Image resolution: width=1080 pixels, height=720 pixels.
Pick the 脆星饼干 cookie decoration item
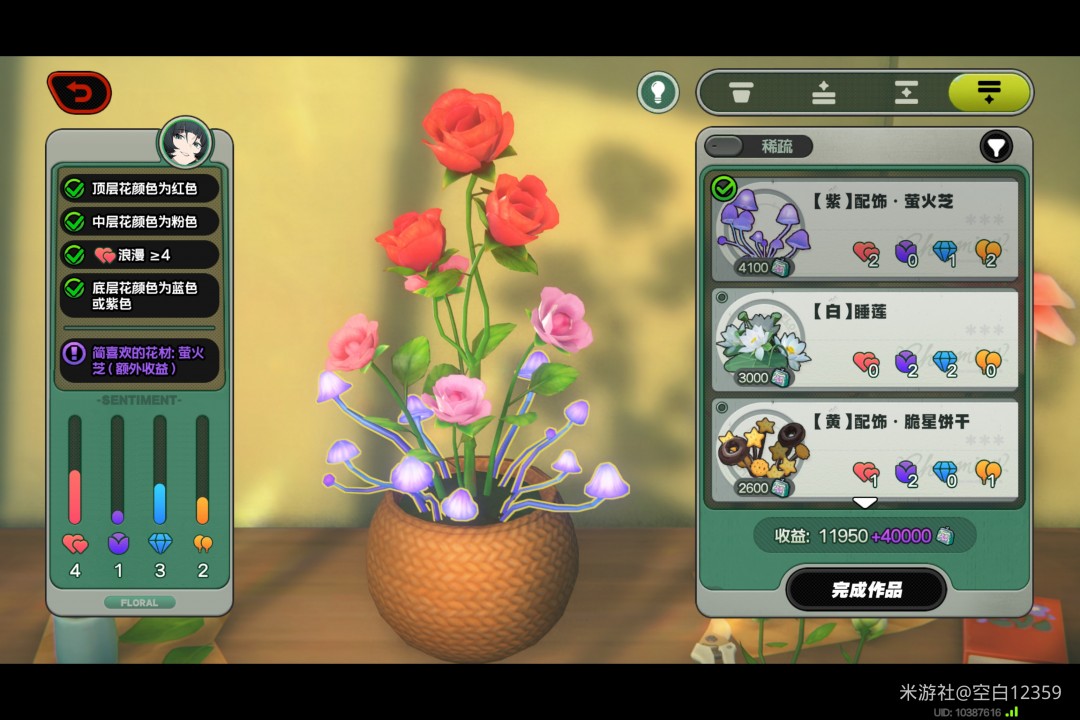(865, 450)
